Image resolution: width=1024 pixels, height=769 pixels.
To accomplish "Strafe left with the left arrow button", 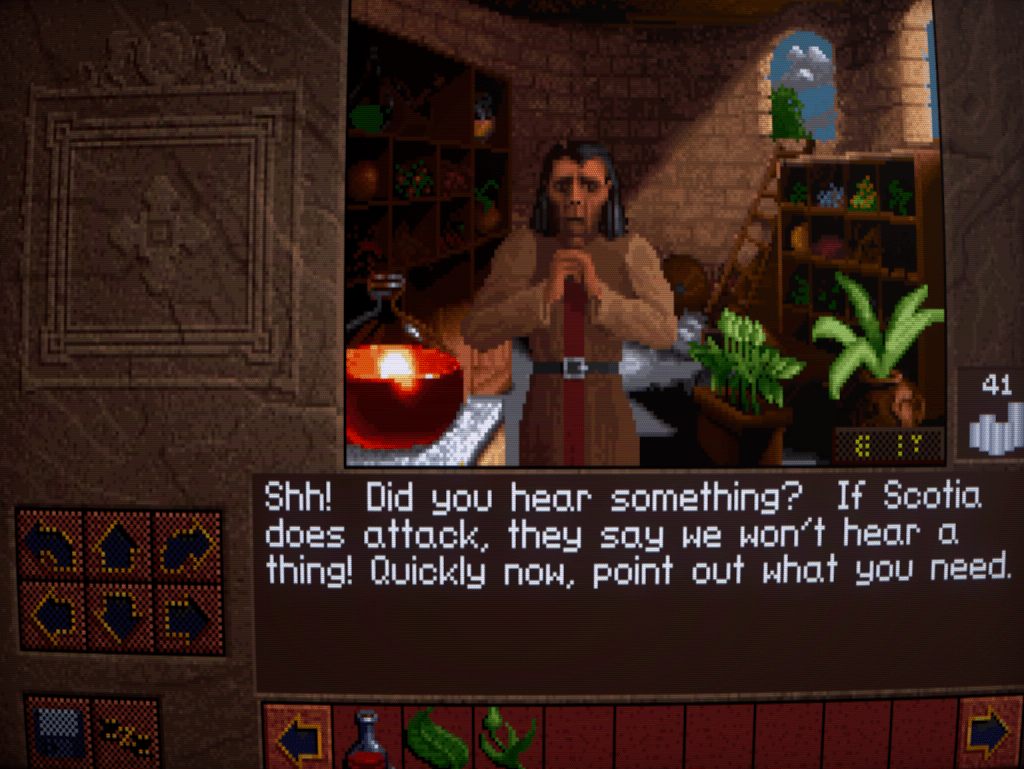I will pyautogui.click(x=50, y=617).
